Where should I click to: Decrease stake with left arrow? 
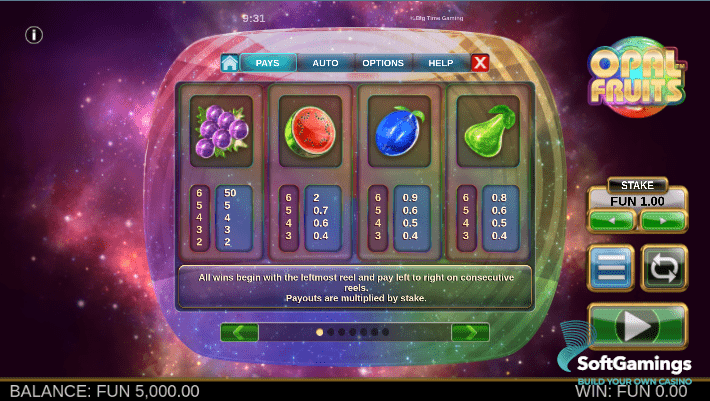pos(612,220)
